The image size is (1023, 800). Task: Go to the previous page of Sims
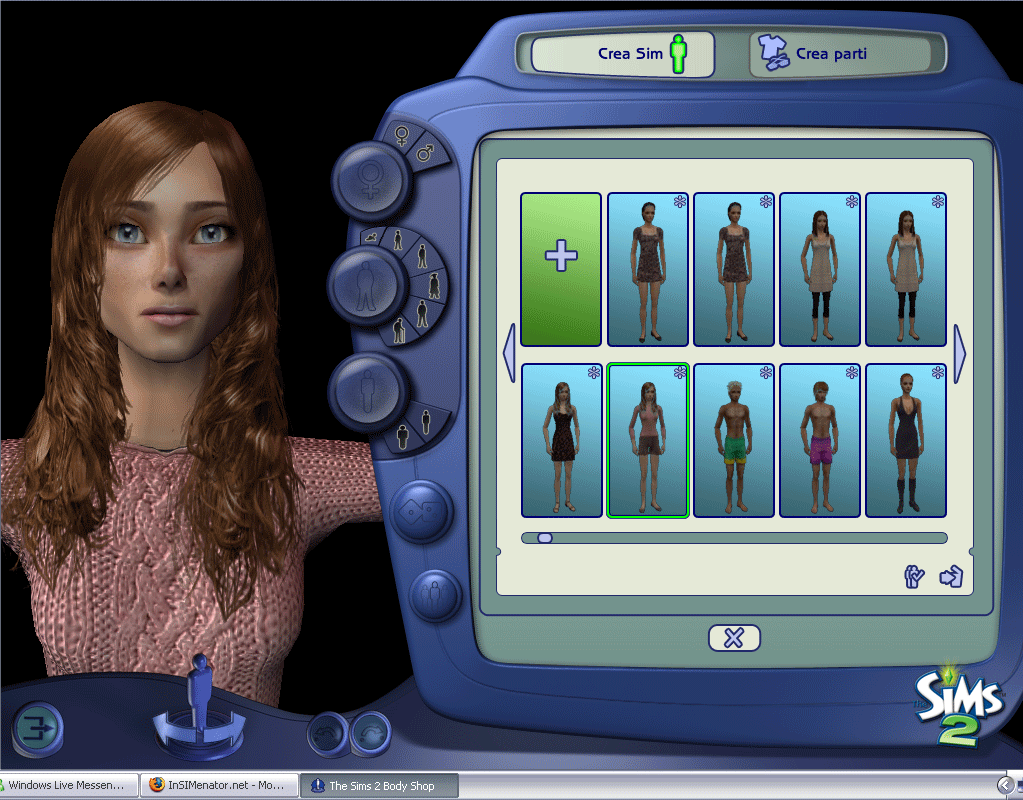coord(508,353)
